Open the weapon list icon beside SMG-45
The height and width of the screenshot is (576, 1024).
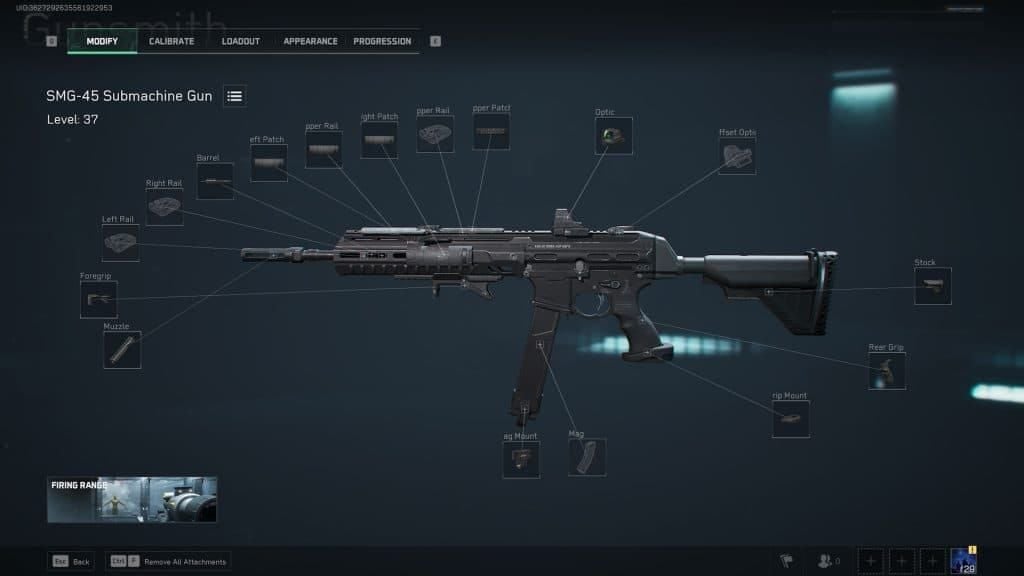click(235, 96)
